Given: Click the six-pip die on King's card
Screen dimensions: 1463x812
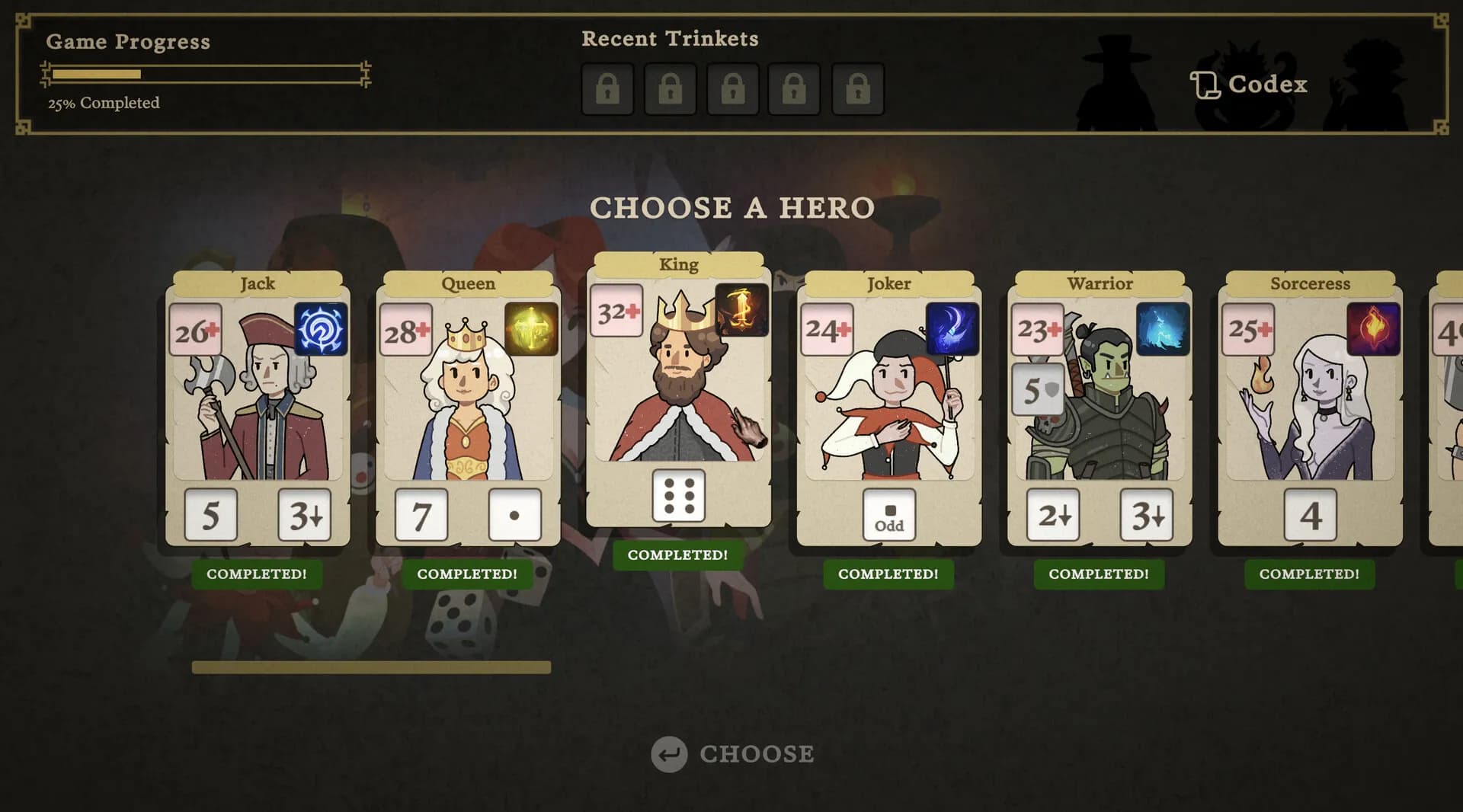Looking at the screenshot, I should pos(678,497).
